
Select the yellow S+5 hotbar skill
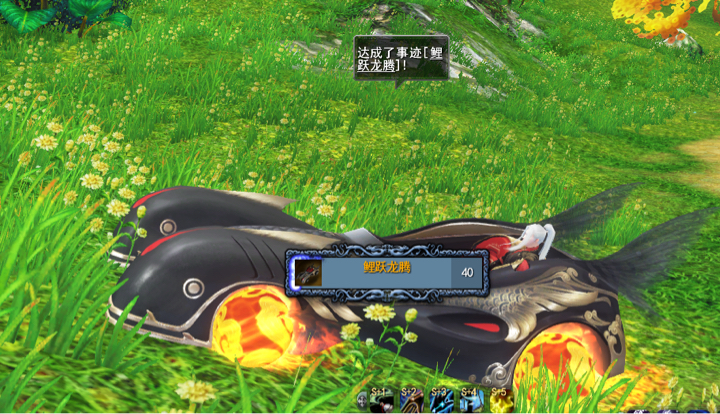[x=500, y=401]
